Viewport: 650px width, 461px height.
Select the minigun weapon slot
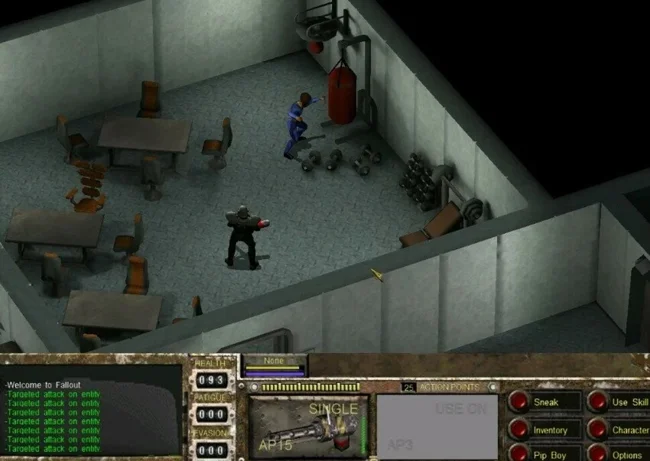(x=308, y=427)
